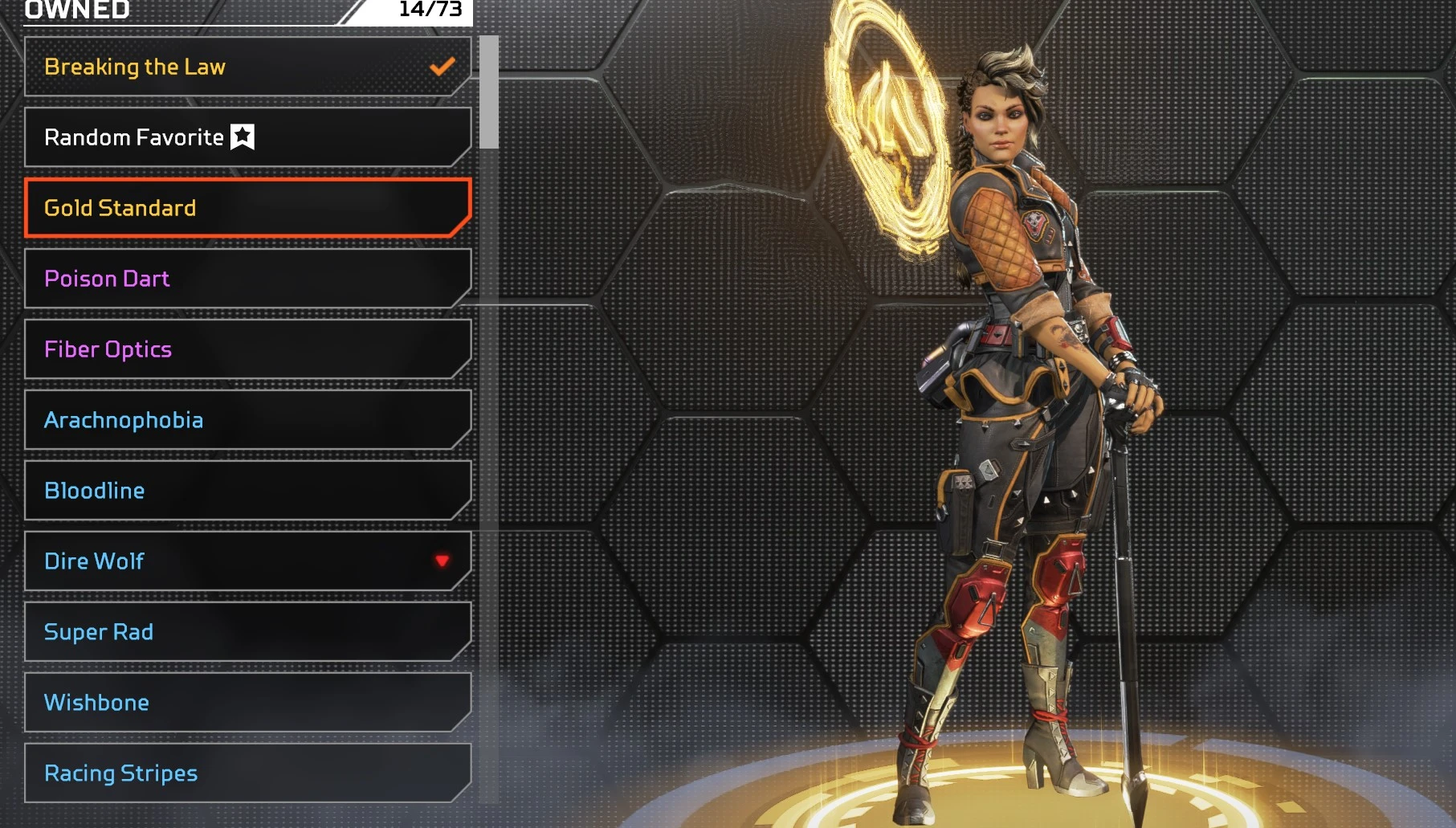Choose the Random Favorite option
Image resolution: width=1456 pixels, height=828 pixels.
(x=247, y=137)
